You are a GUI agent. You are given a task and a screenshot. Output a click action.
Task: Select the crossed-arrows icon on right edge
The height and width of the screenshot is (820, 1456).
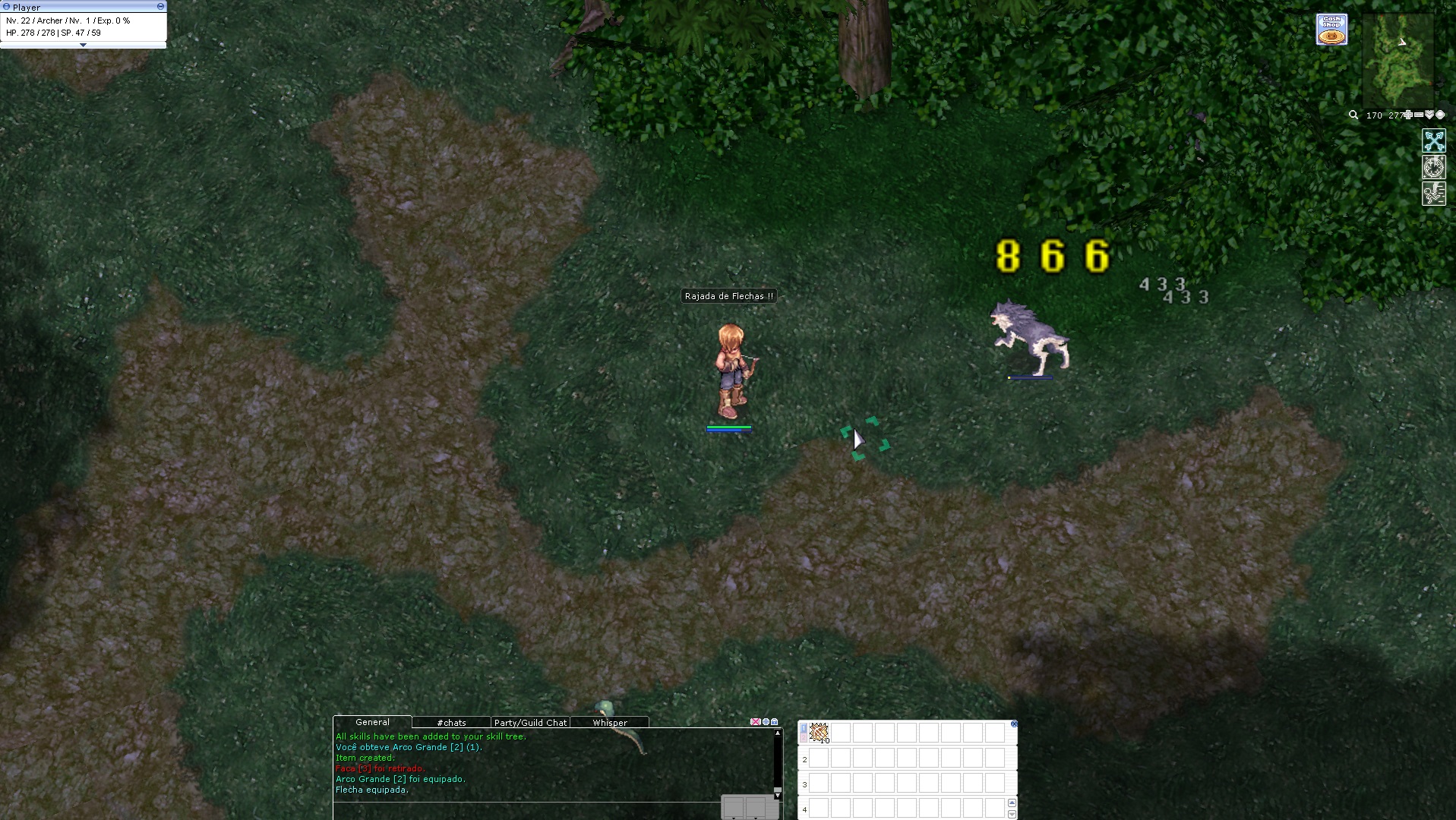[1434, 140]
